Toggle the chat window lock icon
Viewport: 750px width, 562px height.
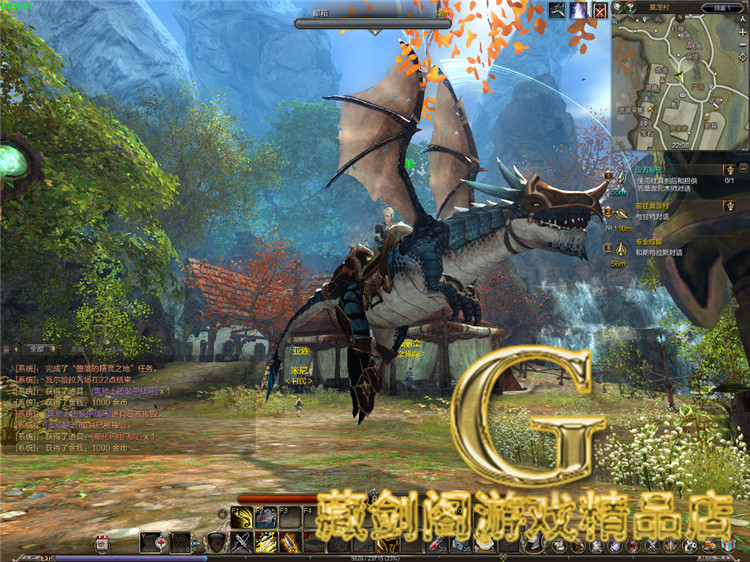click(7, 349)
